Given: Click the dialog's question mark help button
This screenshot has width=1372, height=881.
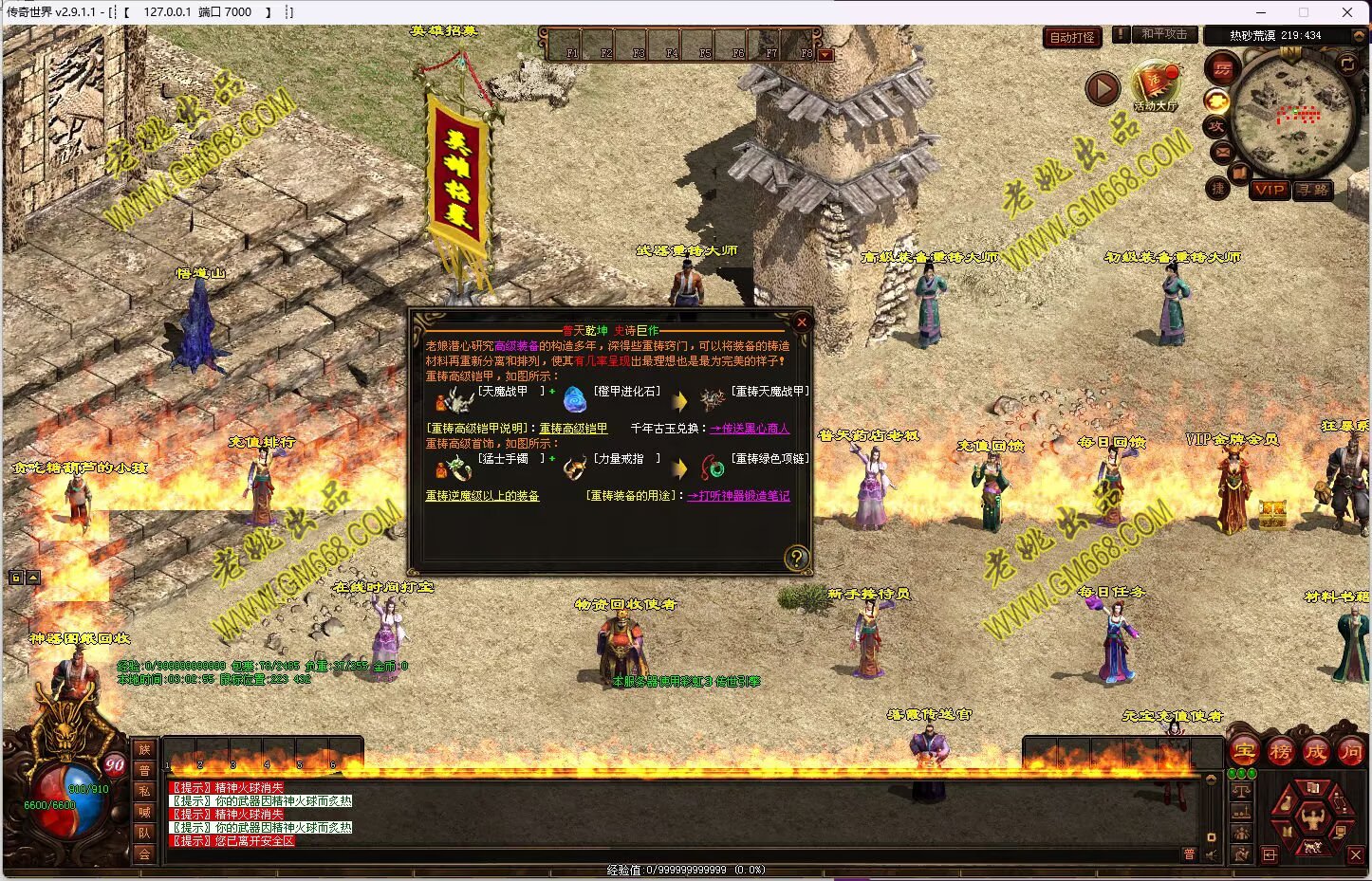Looking at the screenshot, I should point(797,558).
